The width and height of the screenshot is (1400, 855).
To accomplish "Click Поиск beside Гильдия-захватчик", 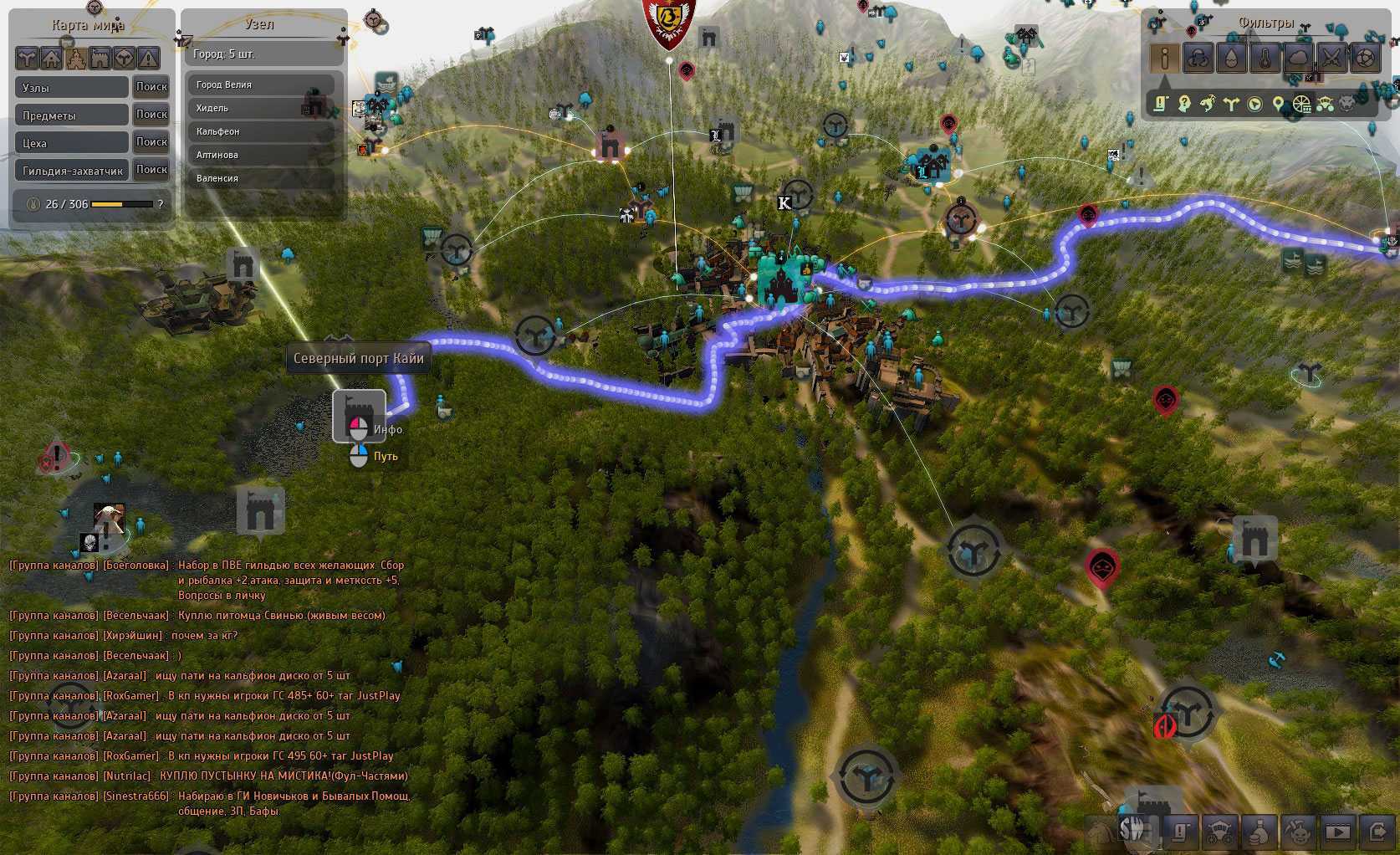I will pyautogui.click(x=151, y=170).
